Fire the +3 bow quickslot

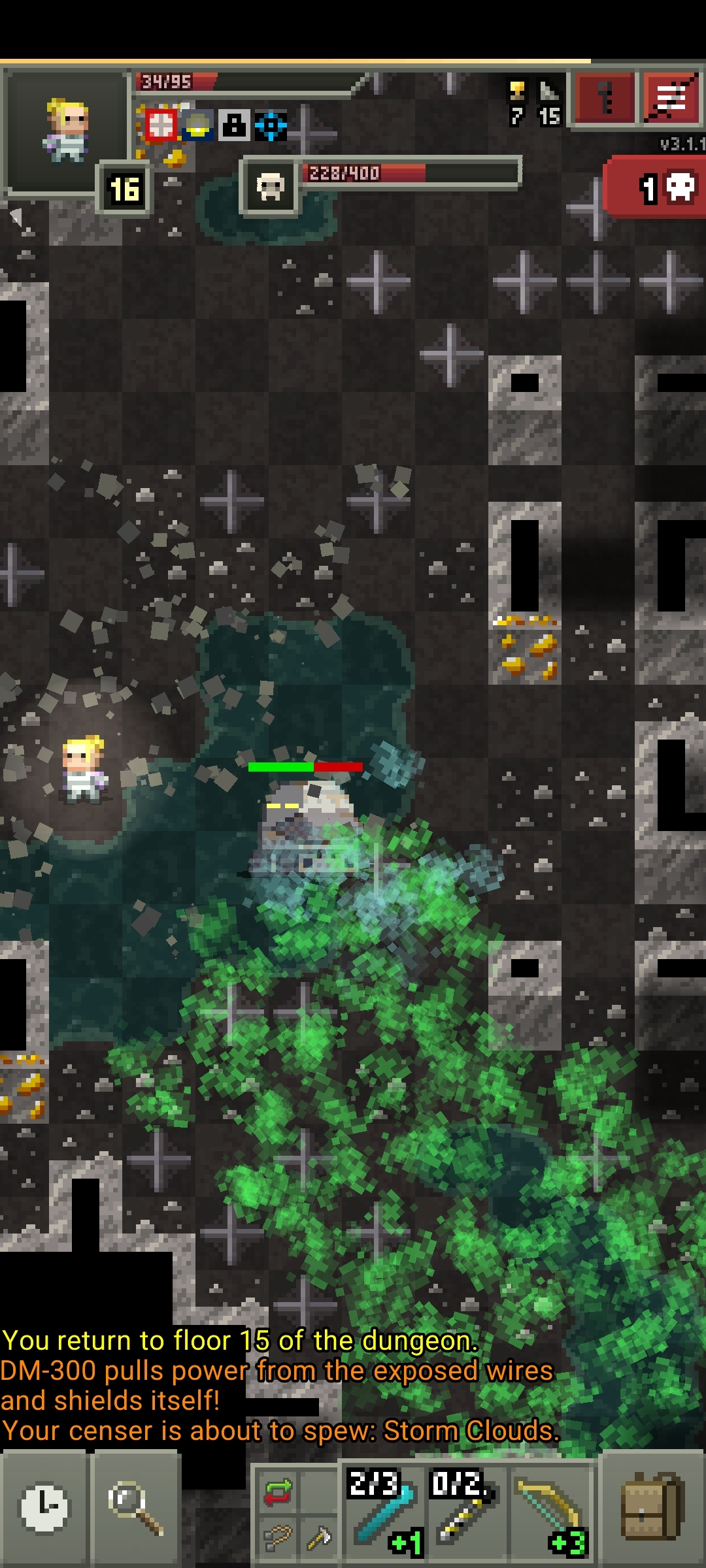click(x=550, y=1509)
